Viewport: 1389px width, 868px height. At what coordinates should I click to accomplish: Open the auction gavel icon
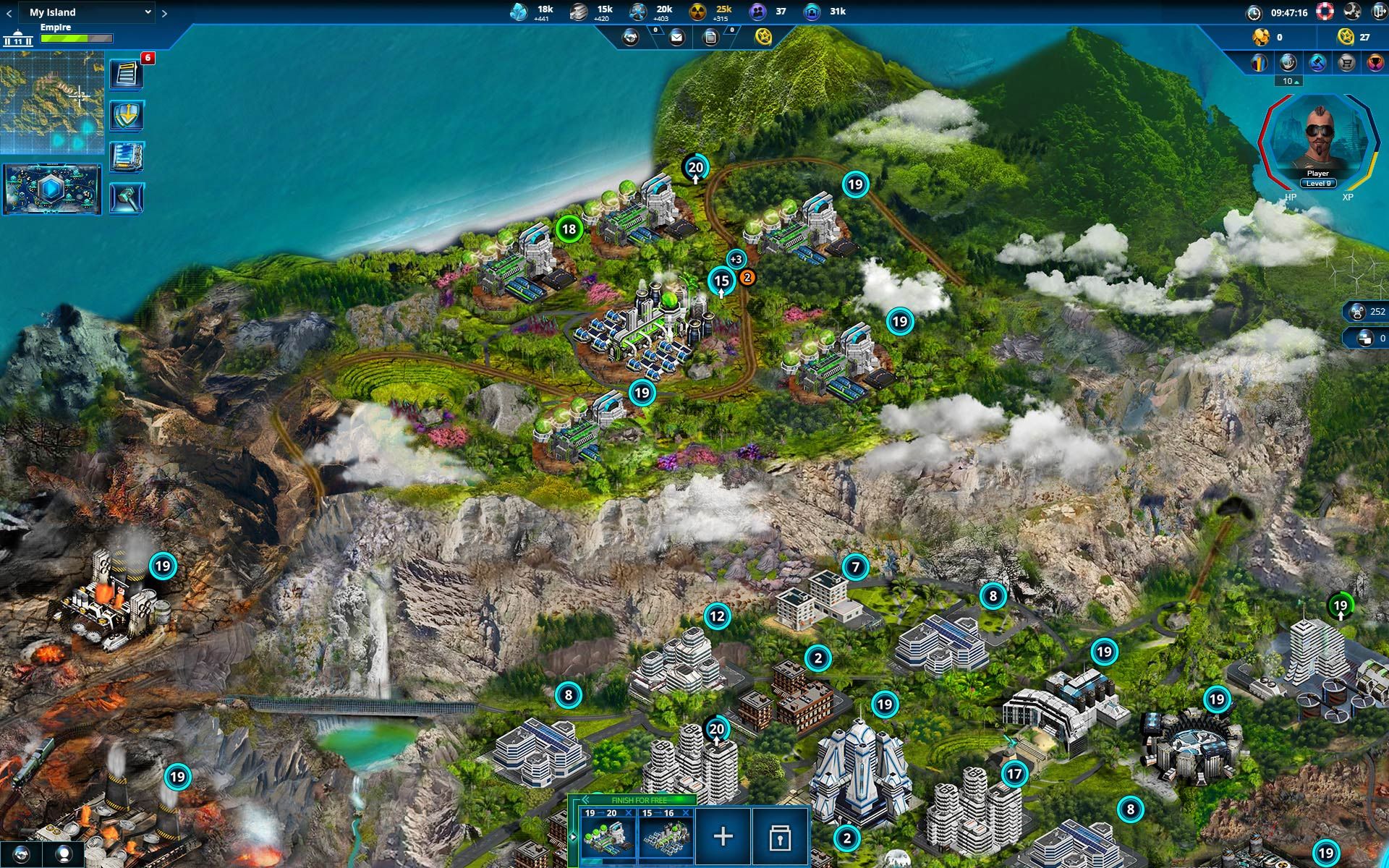tap(1318, 62)
